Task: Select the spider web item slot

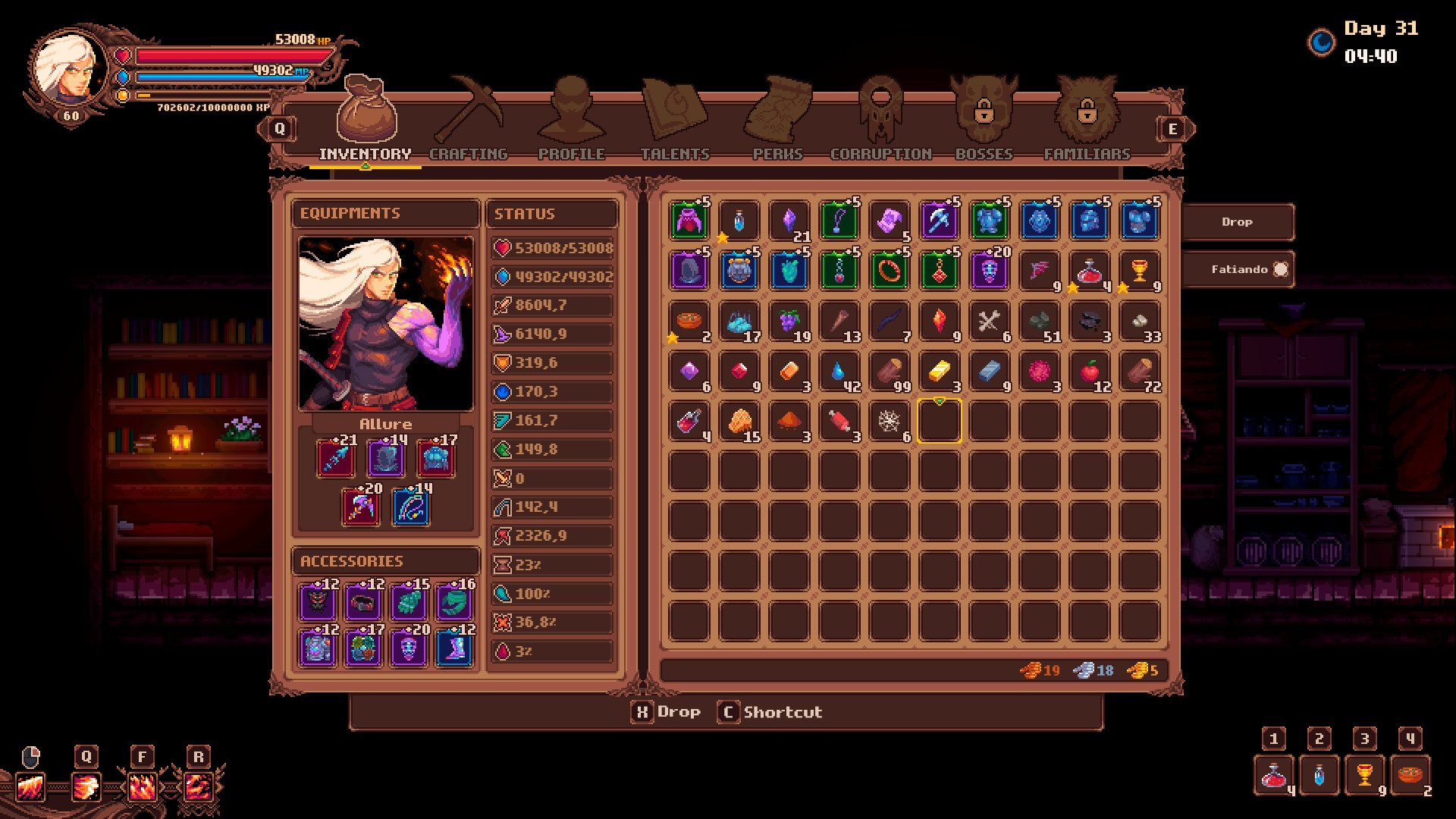Action: tap(889, 421)
